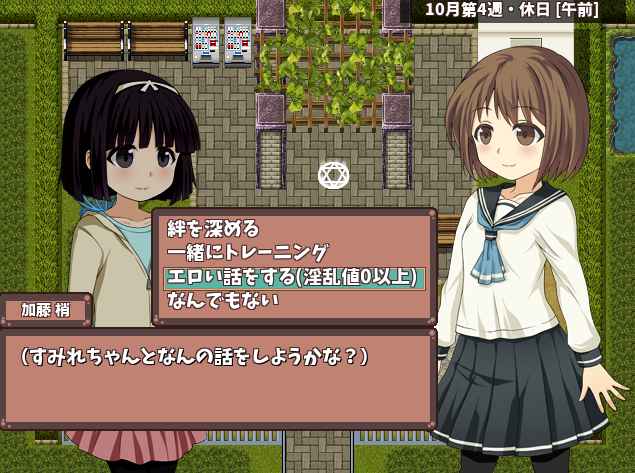Image resolution: width=635 pixels, height=473 pixels.
Task: Choose the 絆を深める dialogue option
Action: point(213,230)
